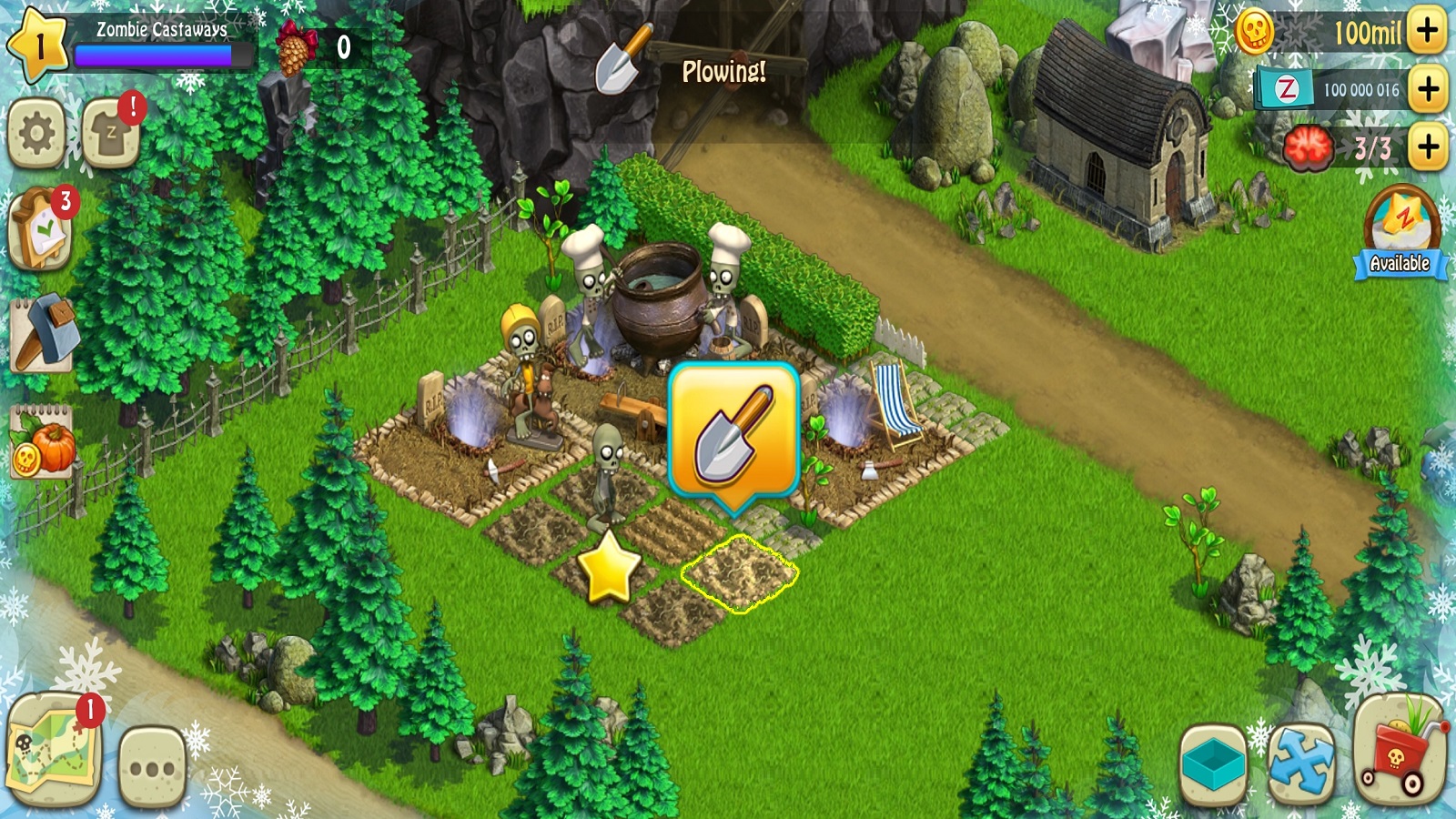This screenshot has width=1456, height=819.
Task: Open the red shopping cart store
Action: tap(1400, 751)
